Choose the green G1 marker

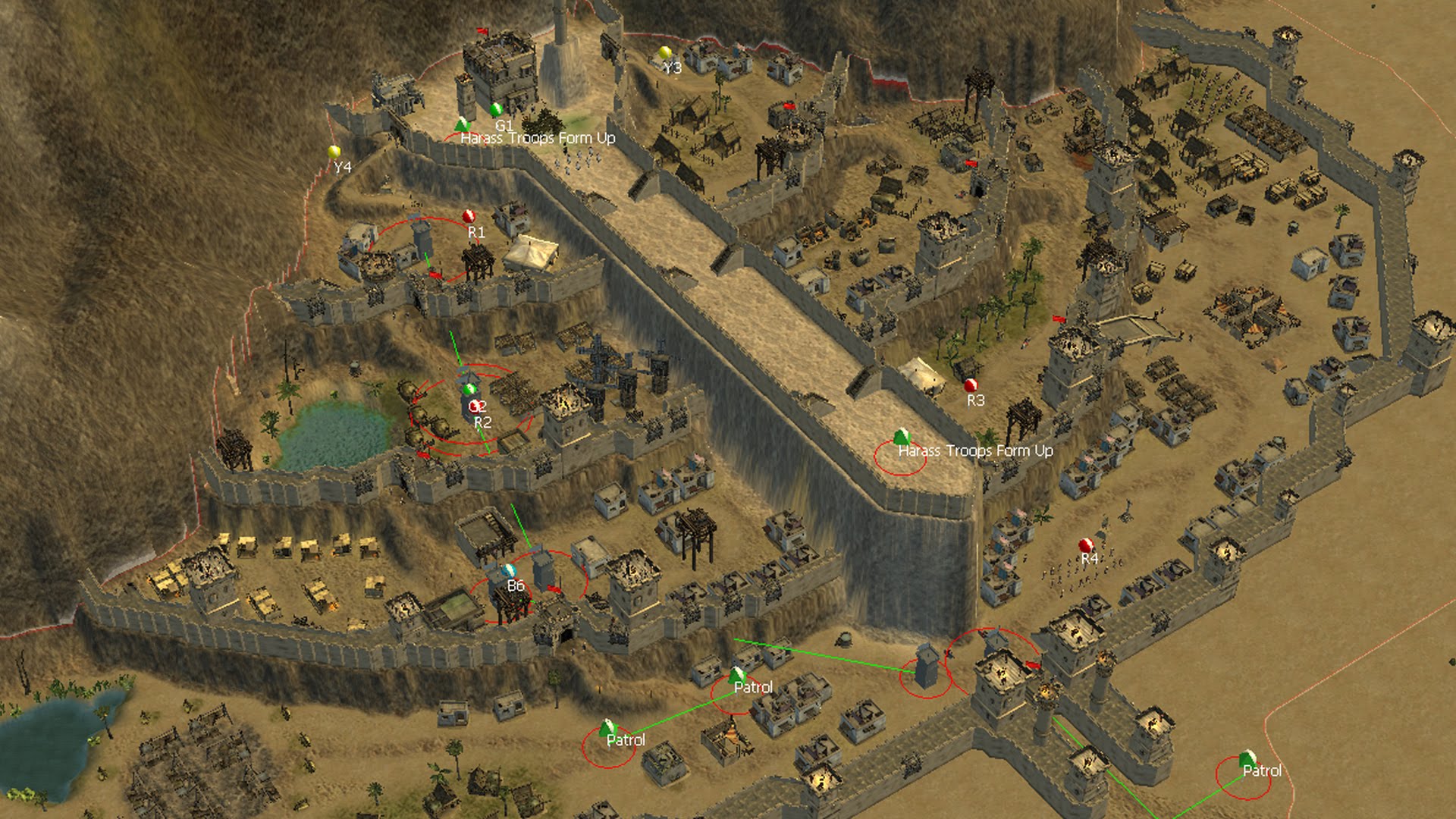[x=497, y=110]
